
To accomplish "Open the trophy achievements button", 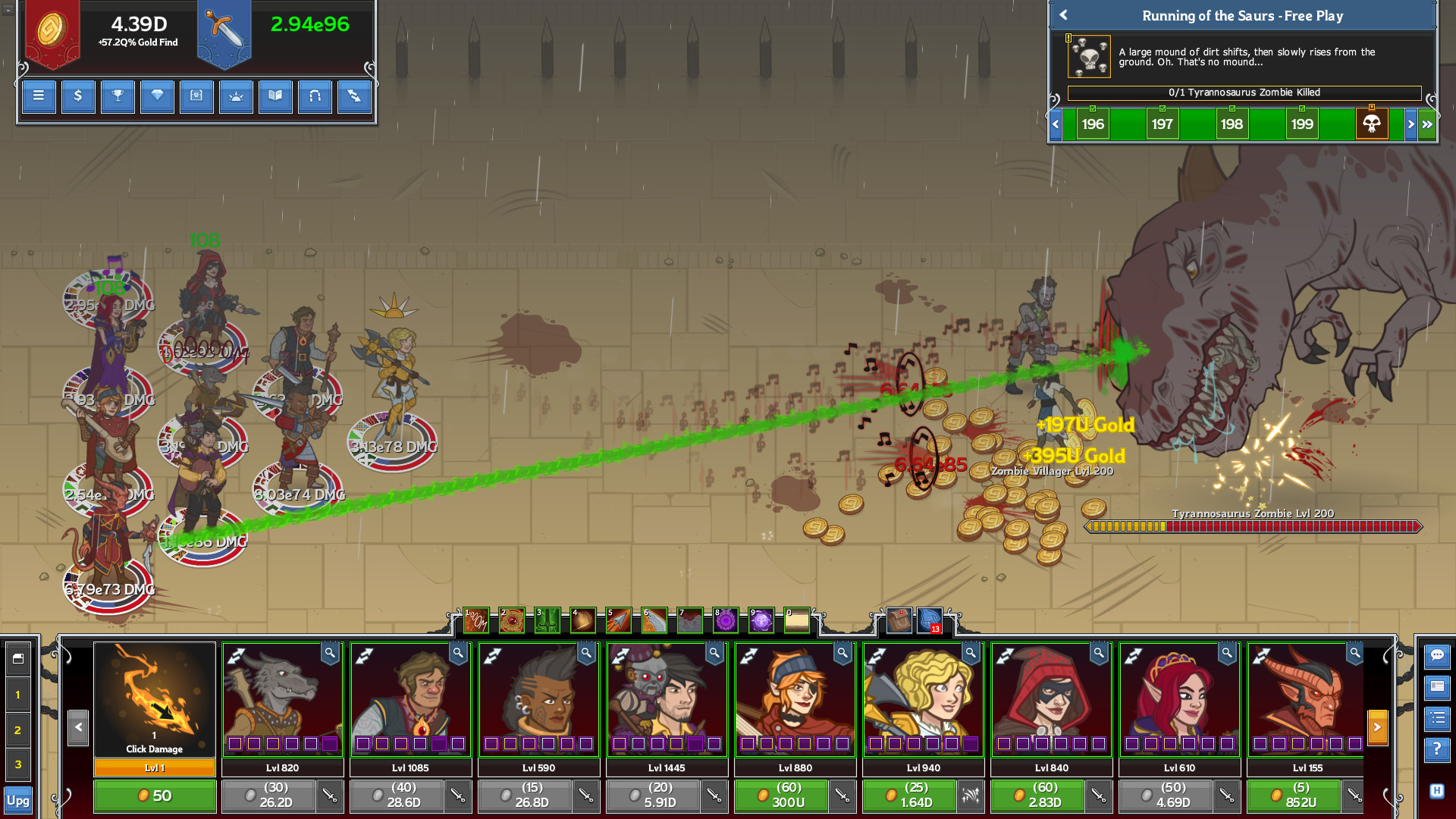I will coord(118,96).
